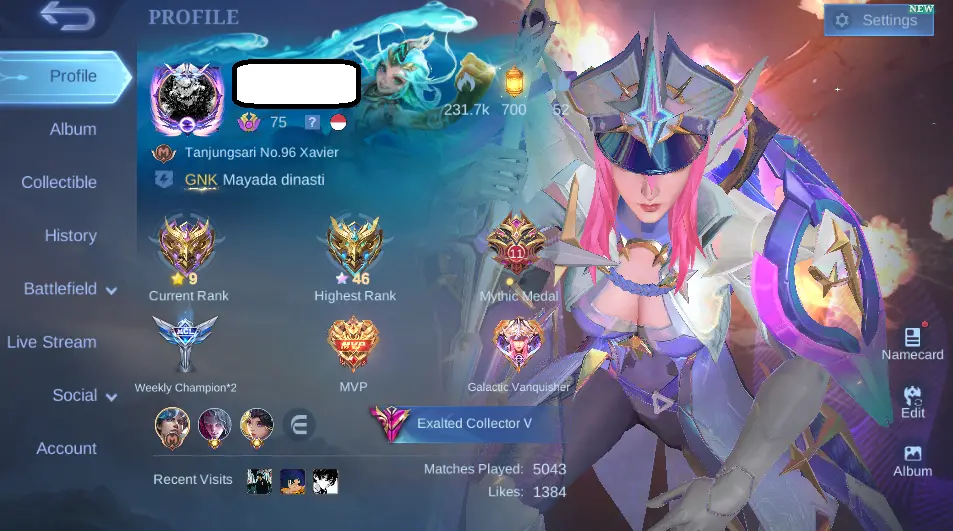The width and height of the screenshot is (953, 531).
Task: Show the History tab
Action: pos(70,235)
